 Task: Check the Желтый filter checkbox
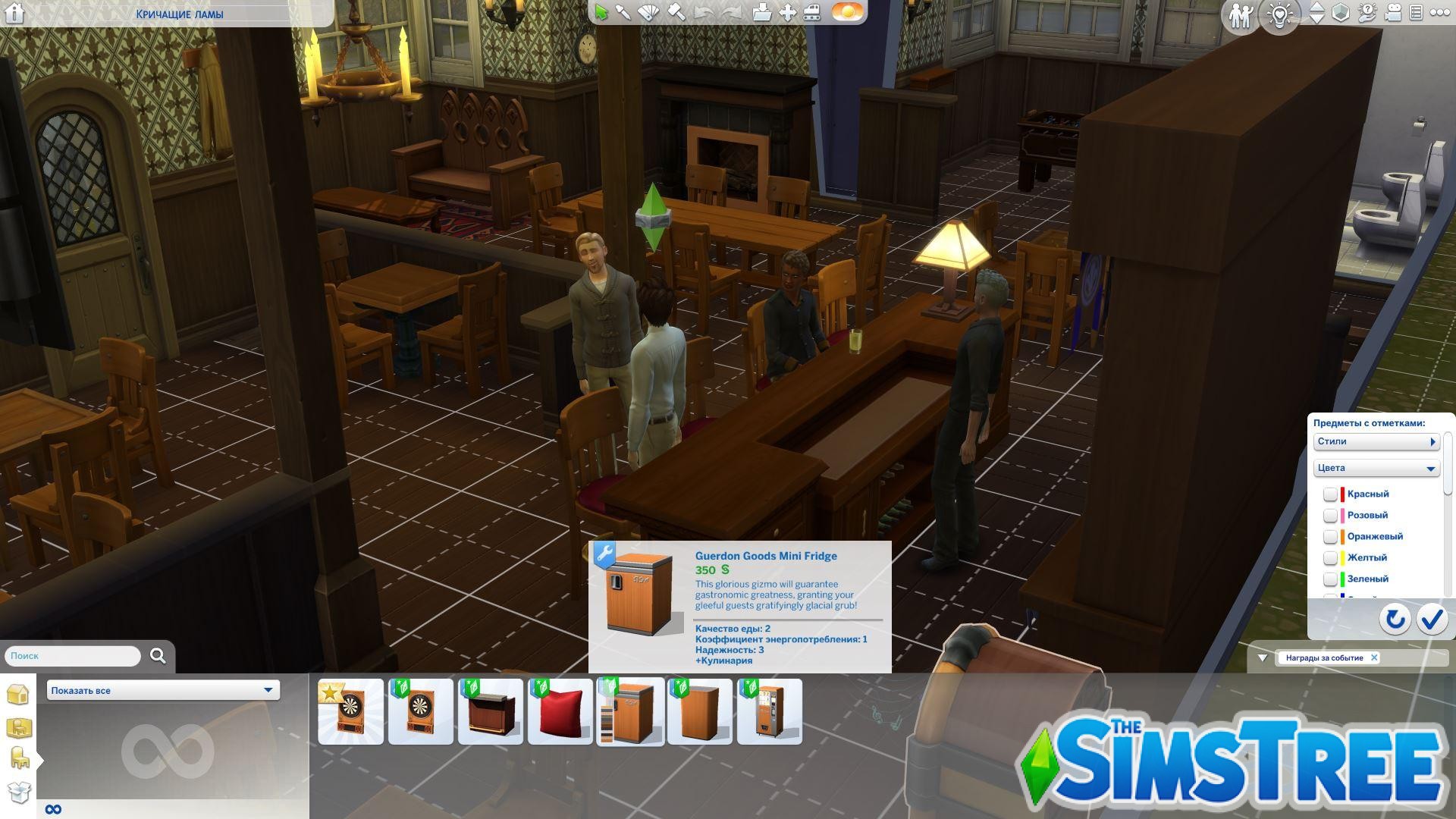click(x=1330, y=557)
